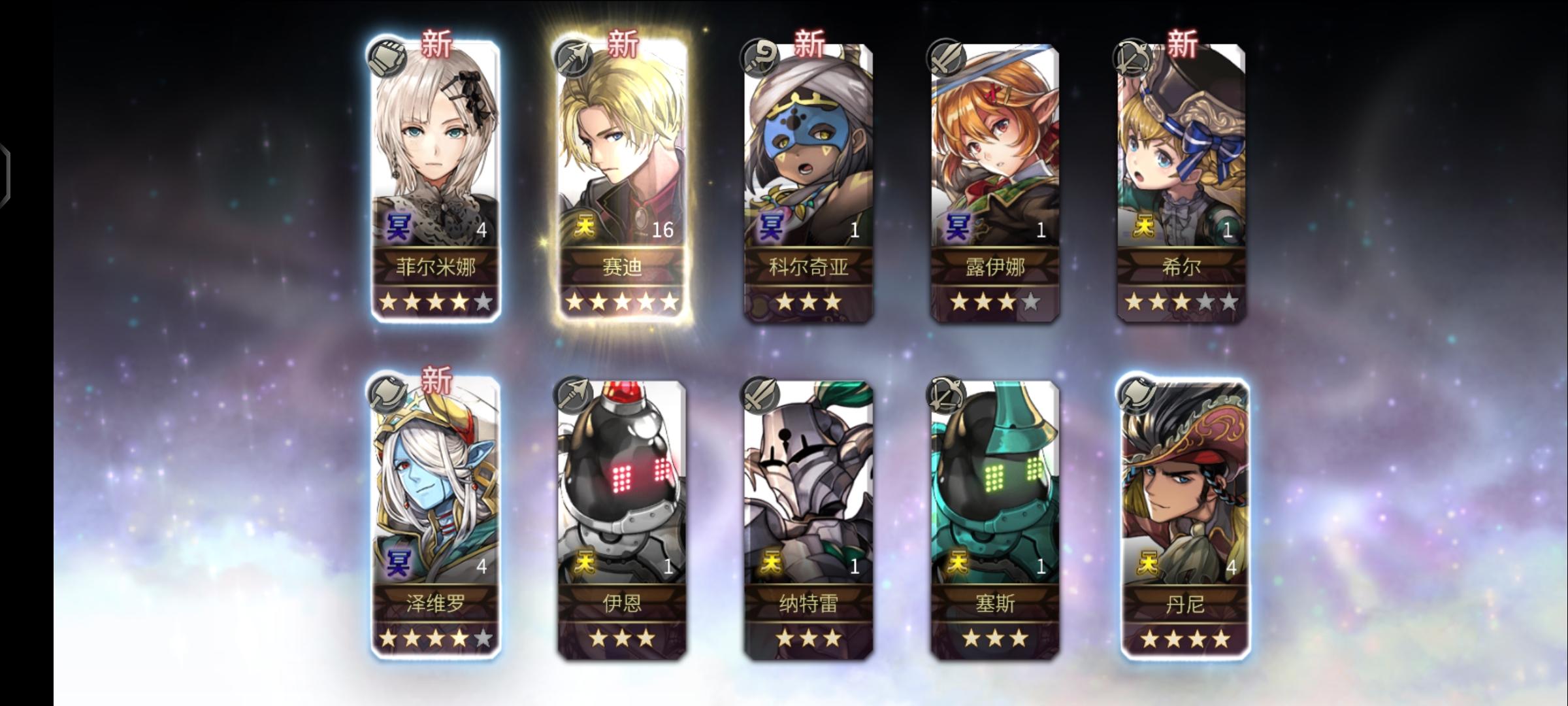Screen dimensions: 1568x706
Task: Click the staff weapon icon on 科尔奇亚's card
Action: click(x=759, y=55)
